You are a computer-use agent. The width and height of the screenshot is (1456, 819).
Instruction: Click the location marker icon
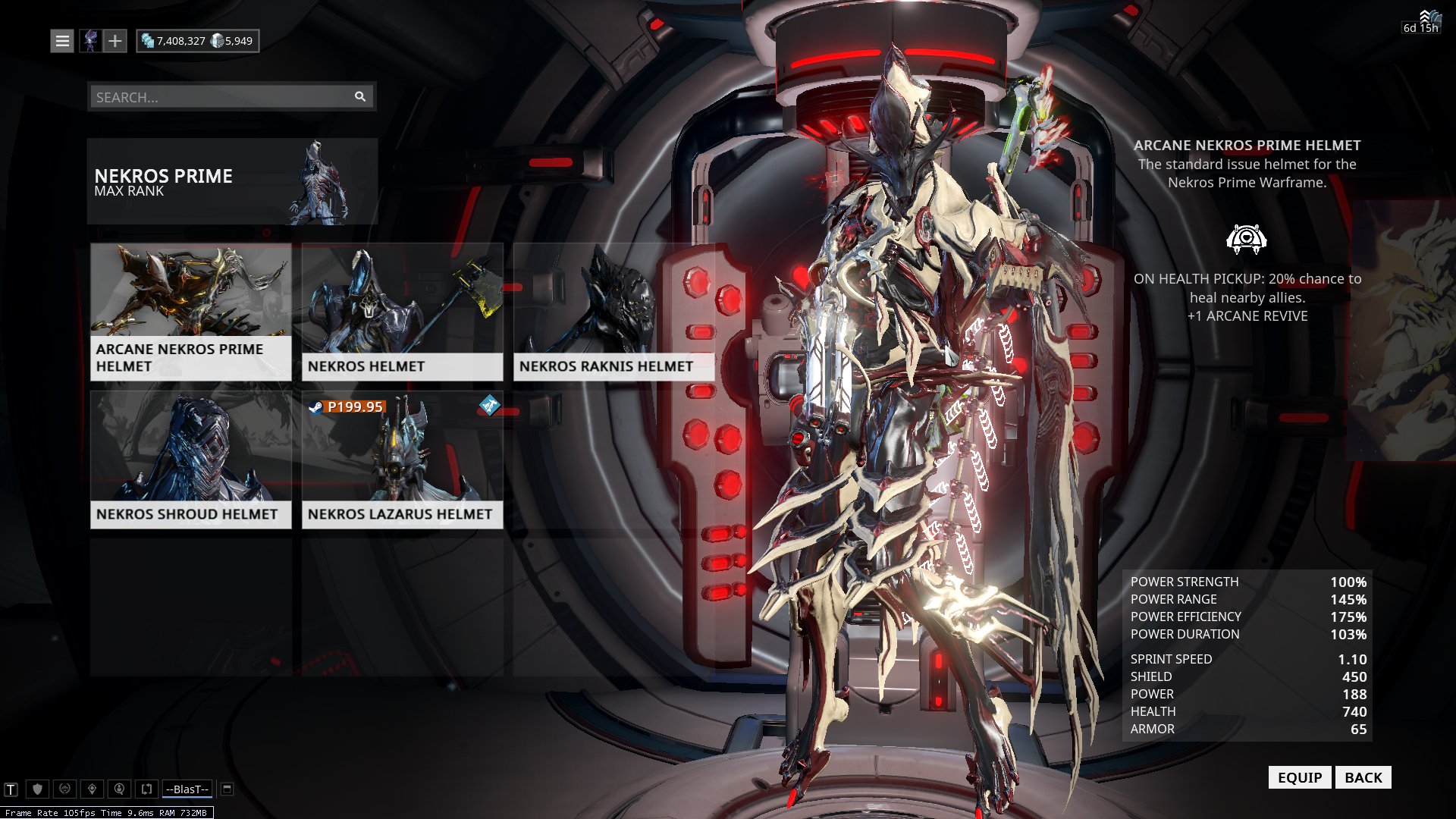pyautogui.click(x=92, y=788)
